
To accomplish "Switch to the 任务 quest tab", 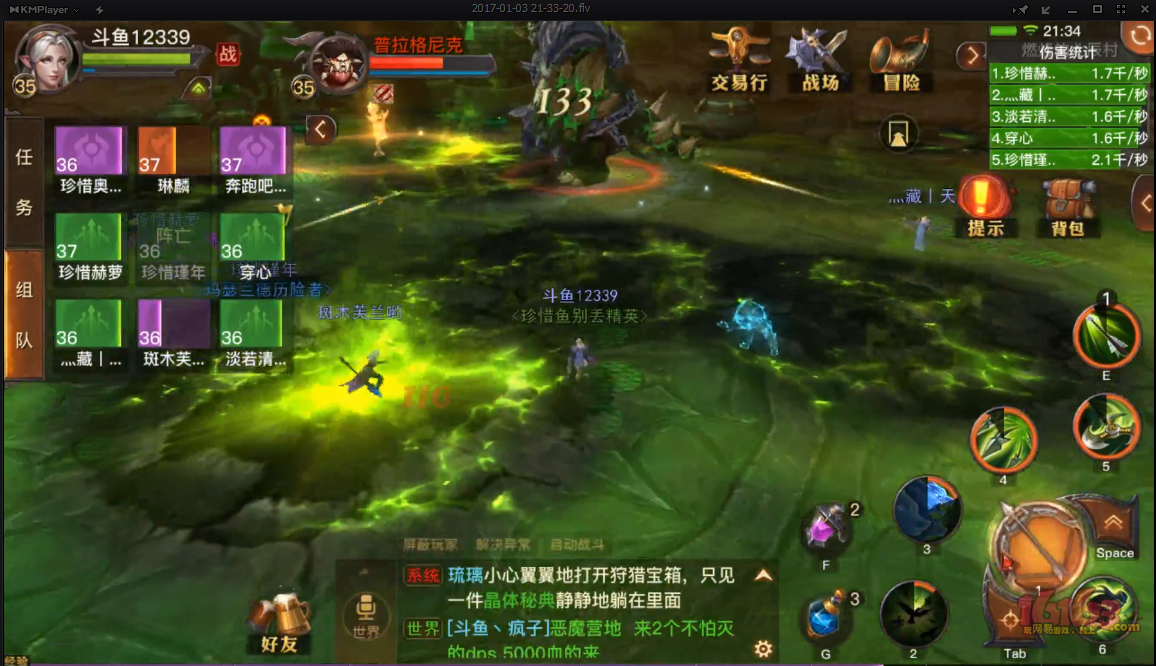I will pos(24,181).
